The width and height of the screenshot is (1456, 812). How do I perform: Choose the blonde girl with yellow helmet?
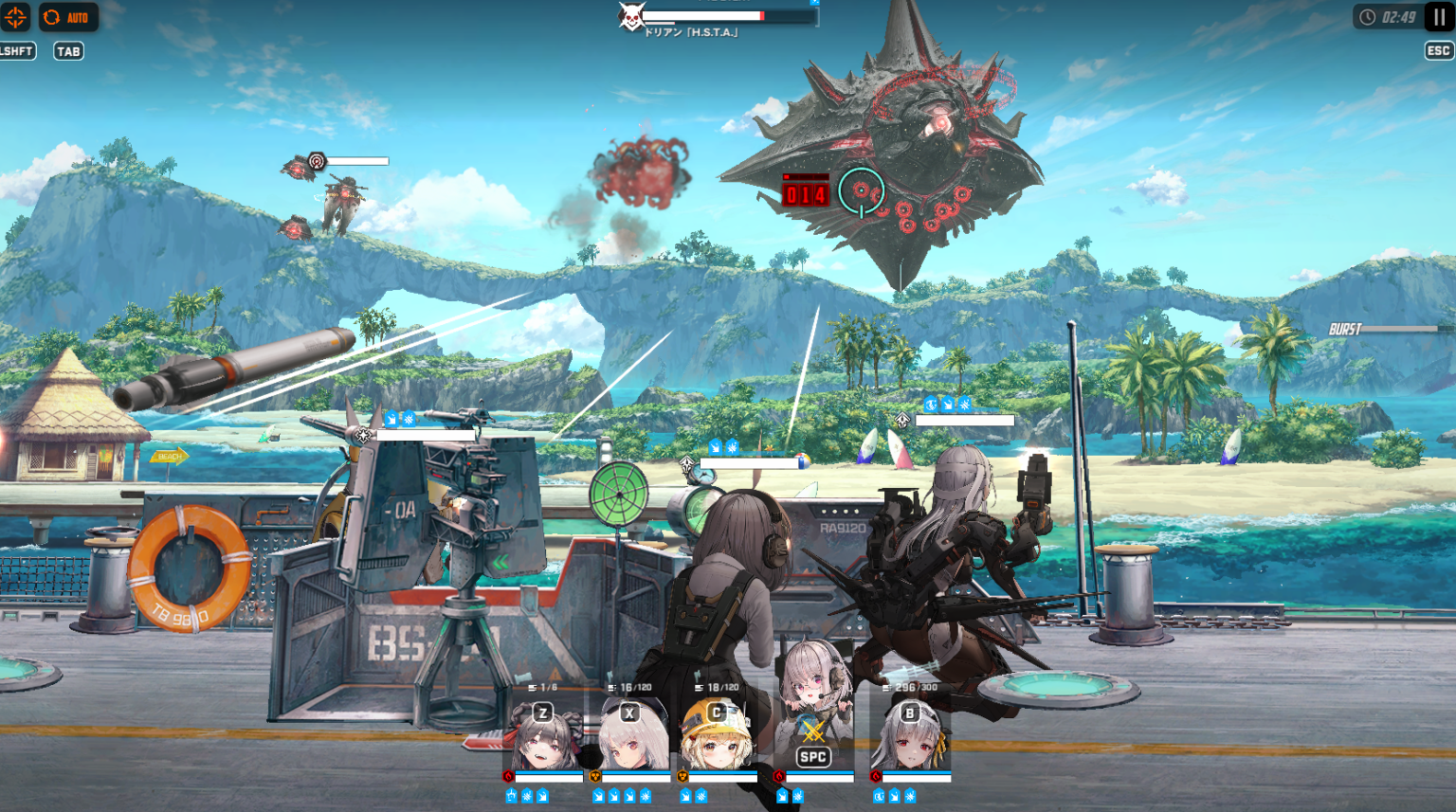tap(717, 737)
